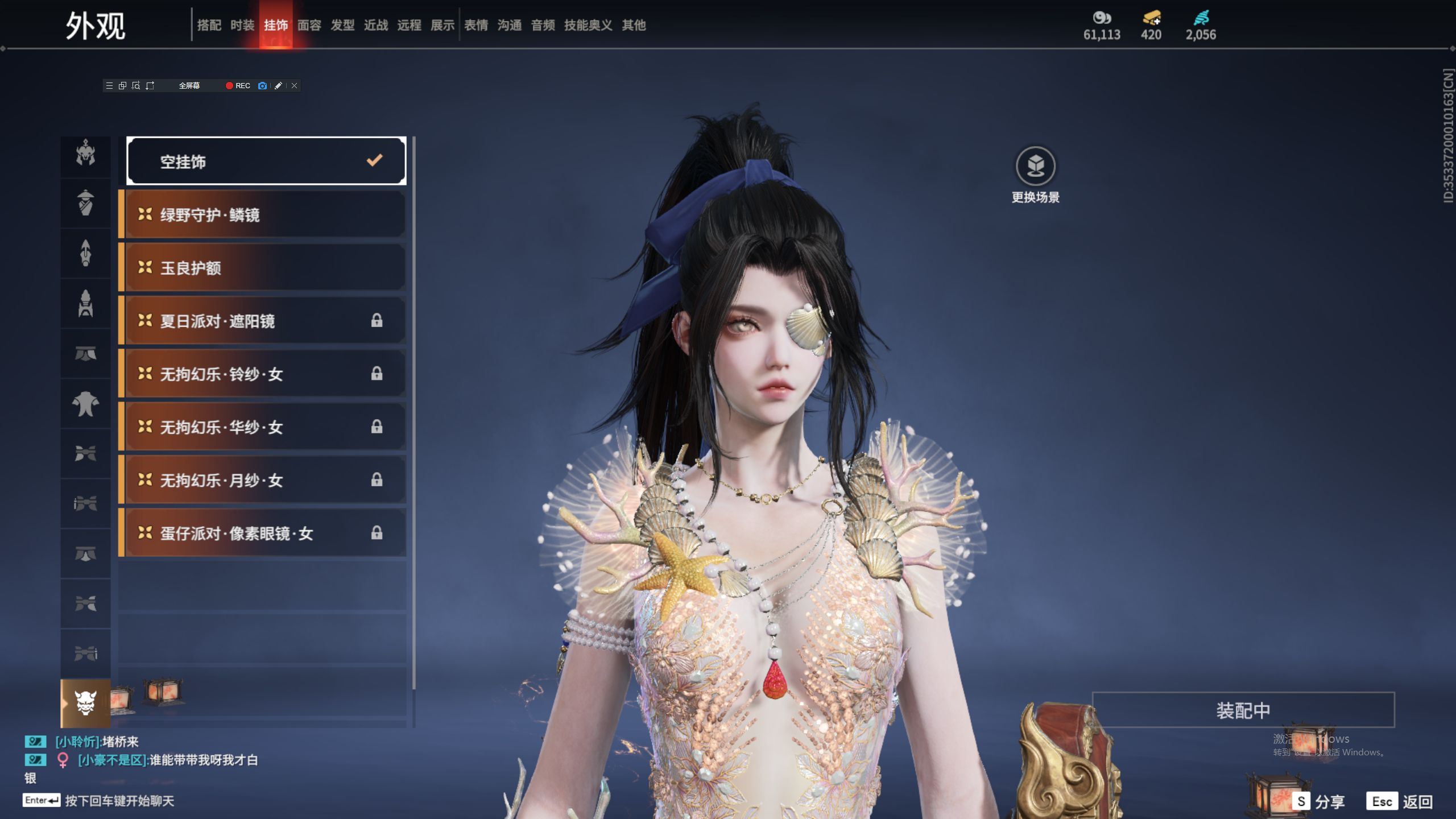Switch to the 表情 tab
Image resolution: width=1456 pixels, height=819 pixels.
click(476, 25)
